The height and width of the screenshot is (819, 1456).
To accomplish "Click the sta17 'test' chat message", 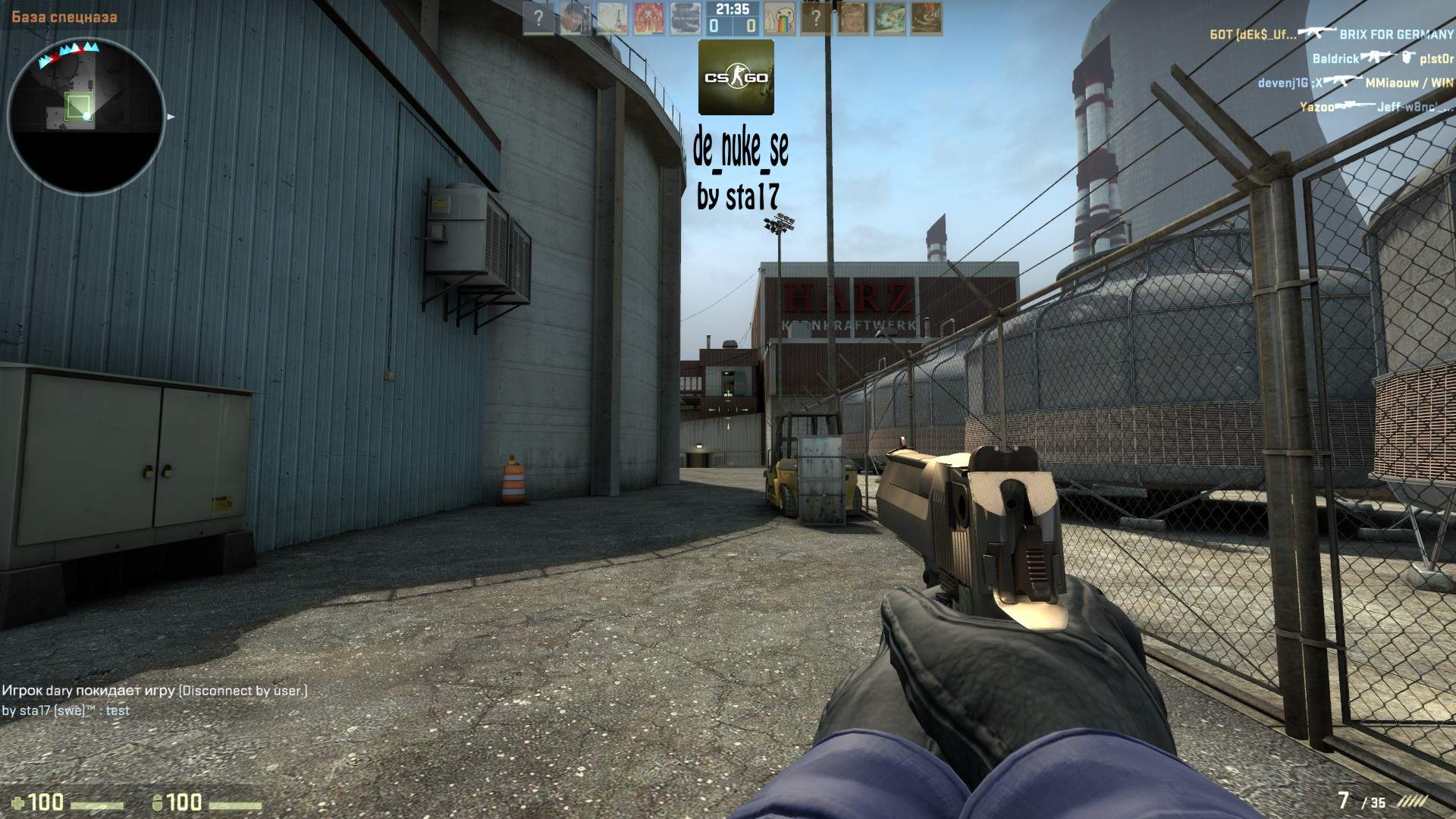I will (66, 711).
